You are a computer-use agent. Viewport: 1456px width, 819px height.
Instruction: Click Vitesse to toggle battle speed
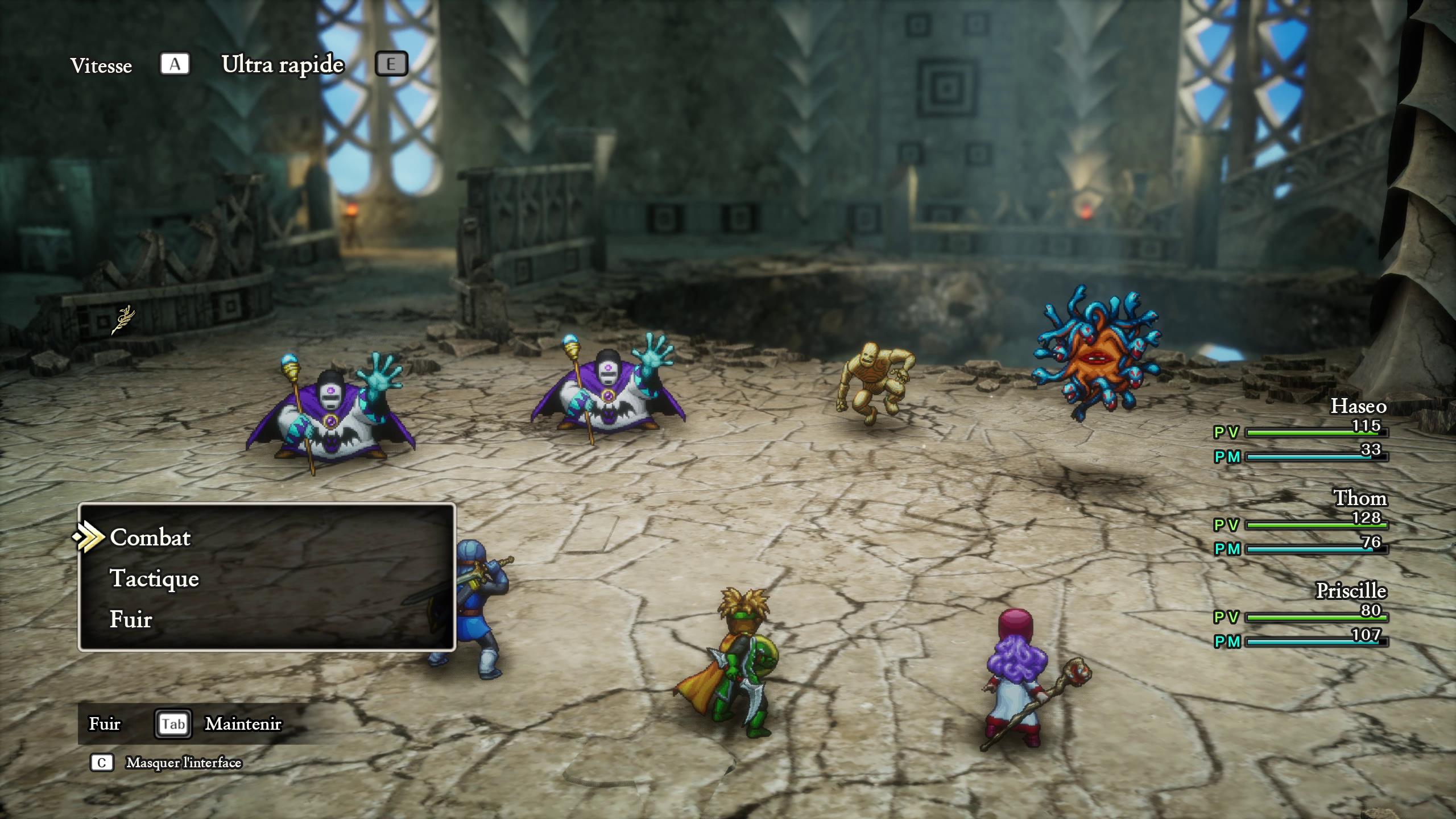(101, 65)
